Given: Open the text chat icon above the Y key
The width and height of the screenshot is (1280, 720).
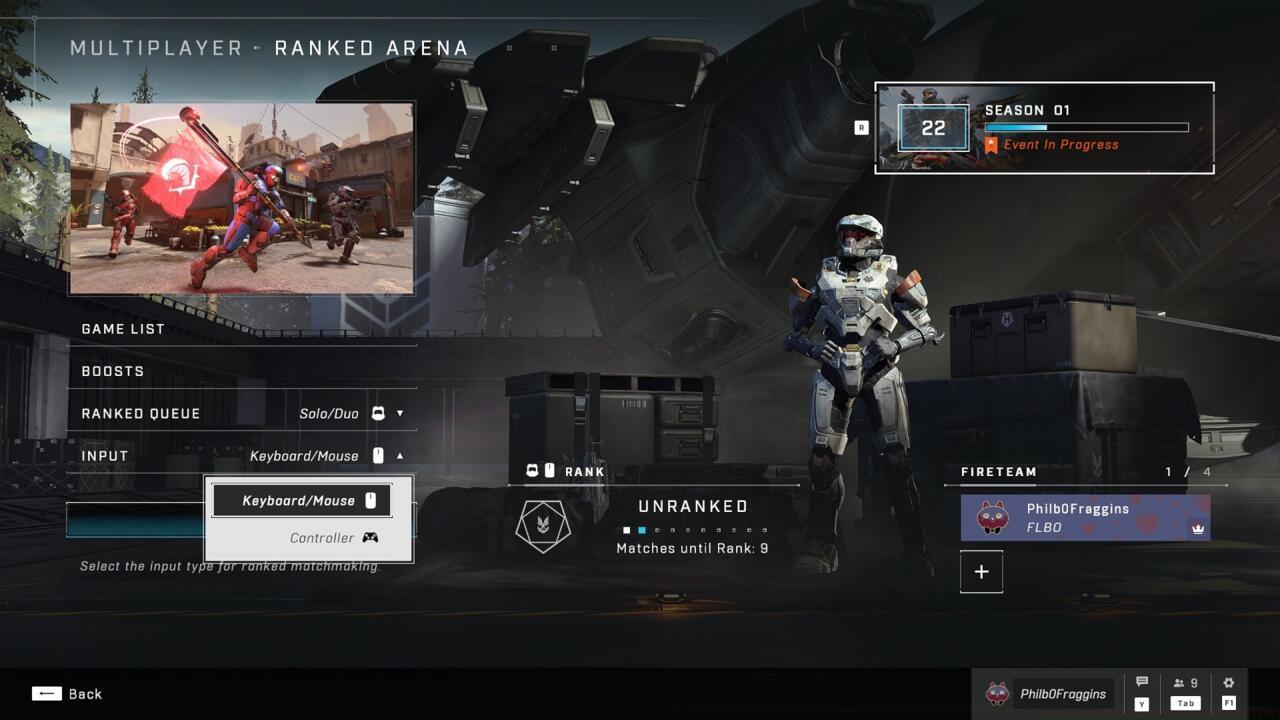Looking at the screenshot, I should [x=1141, y=682].
